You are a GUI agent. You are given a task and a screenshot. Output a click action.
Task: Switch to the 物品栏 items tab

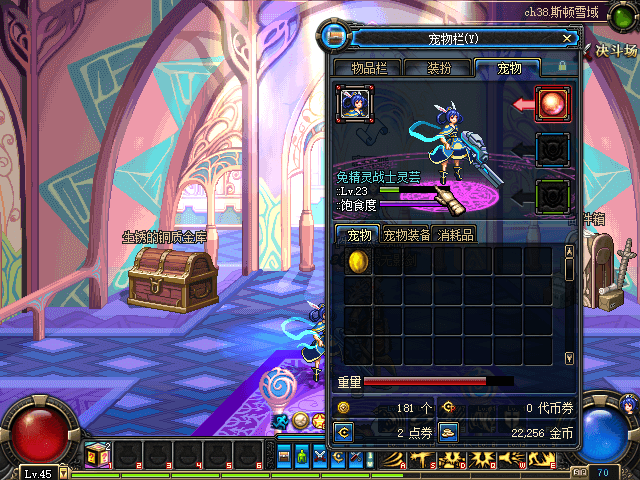[x=375, y=68]
